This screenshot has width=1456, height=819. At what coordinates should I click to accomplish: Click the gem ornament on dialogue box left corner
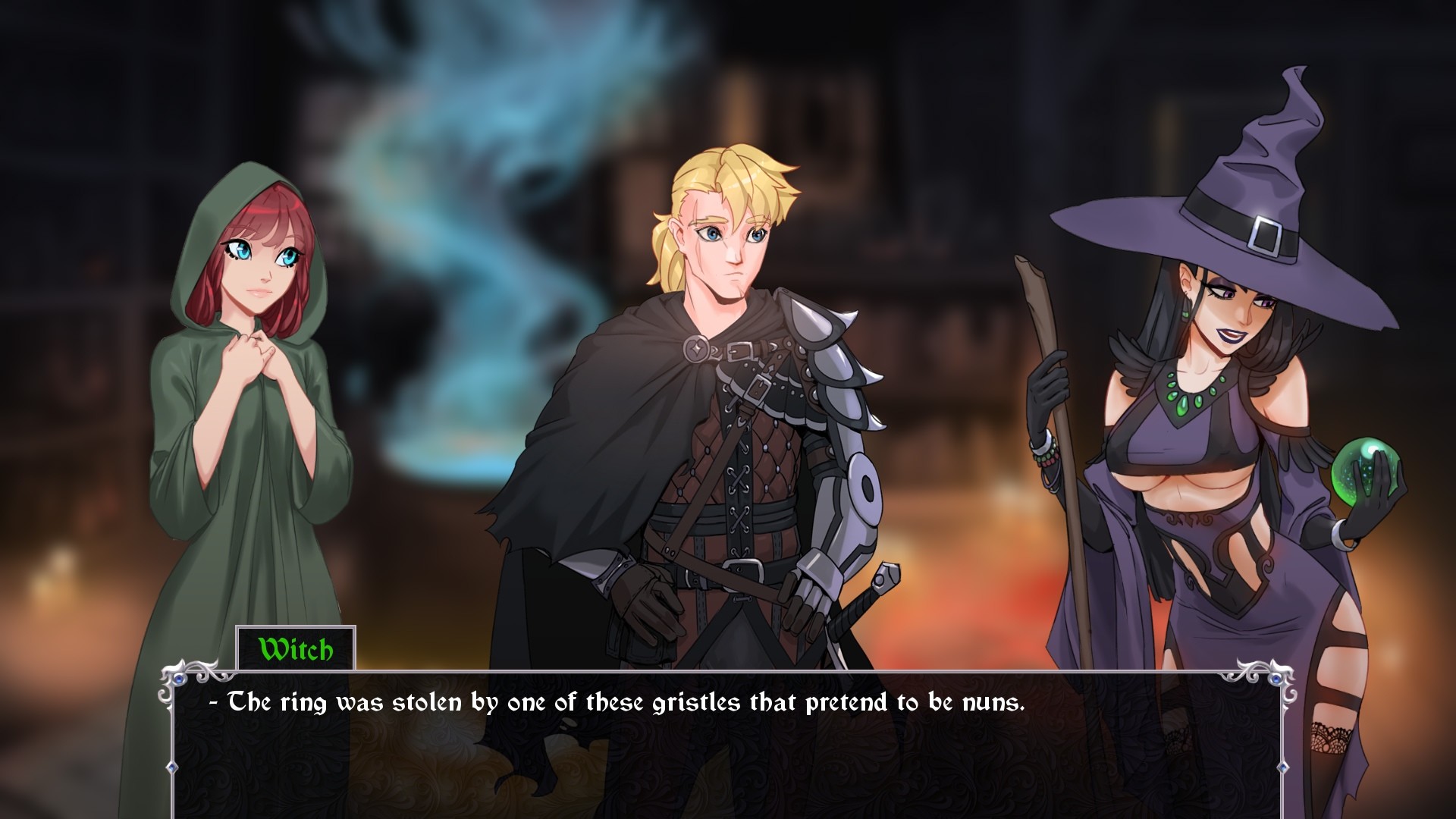click(179, 678)
